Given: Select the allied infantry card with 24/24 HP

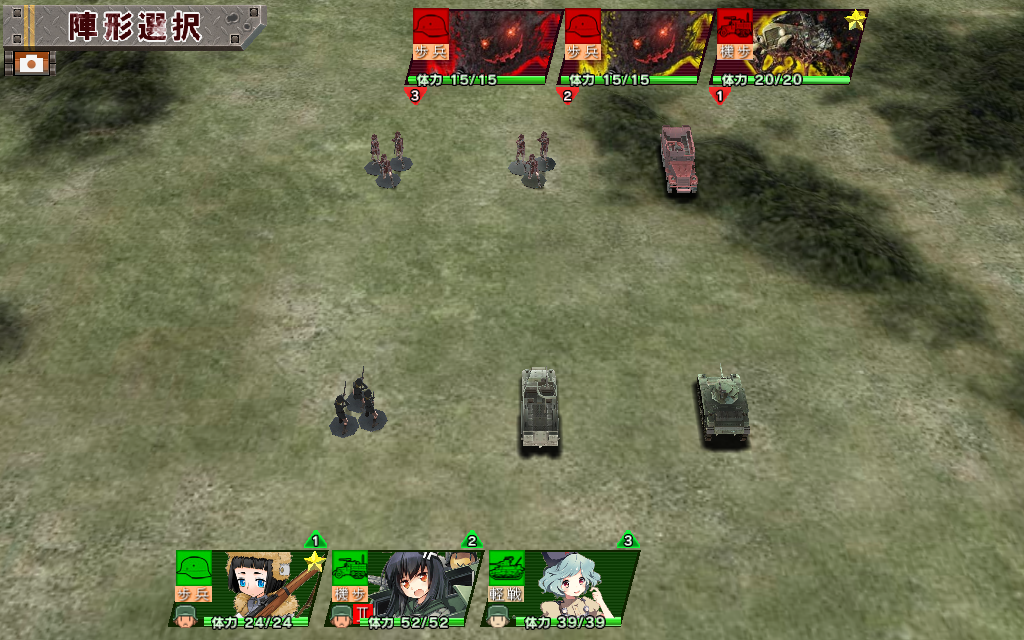Looking at the screenshot, I should [250, 588].
